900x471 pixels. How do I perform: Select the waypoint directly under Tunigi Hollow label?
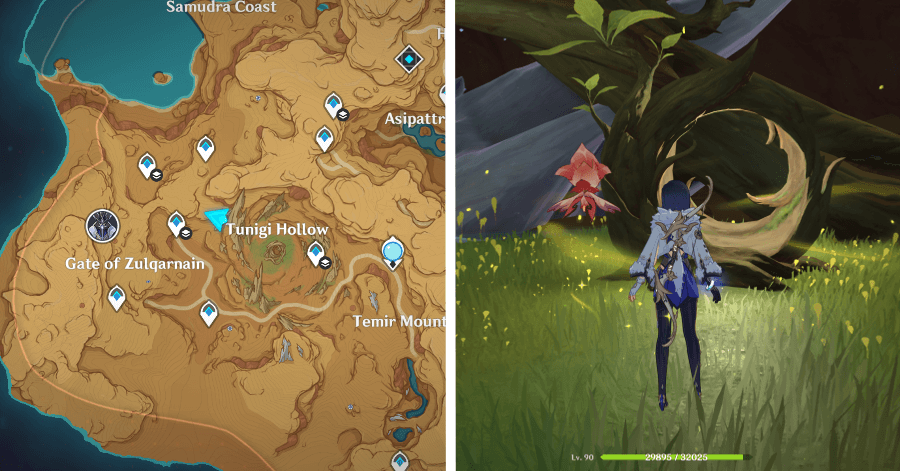316,253
